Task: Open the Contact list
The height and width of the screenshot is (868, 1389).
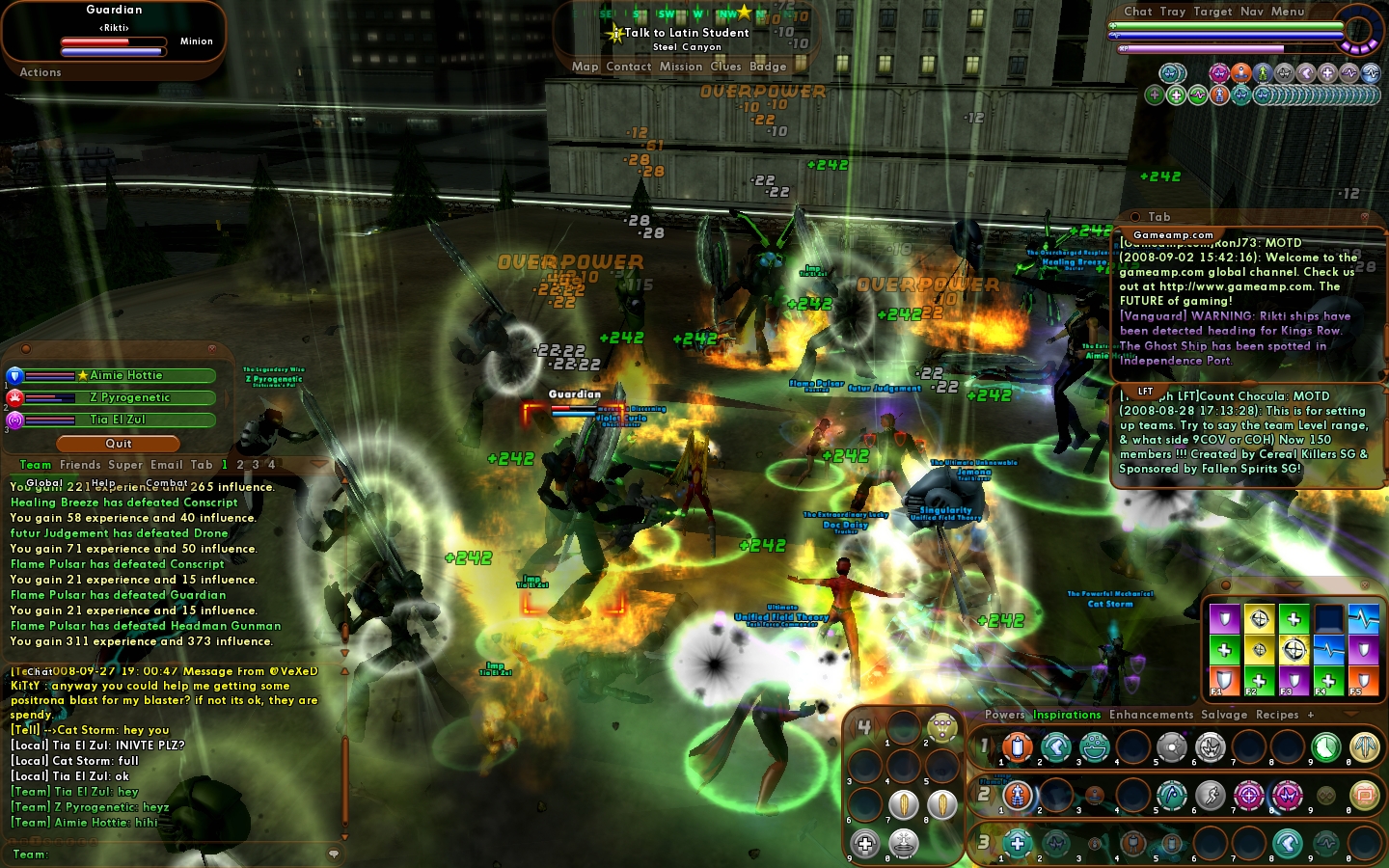Action: (629, 67)
